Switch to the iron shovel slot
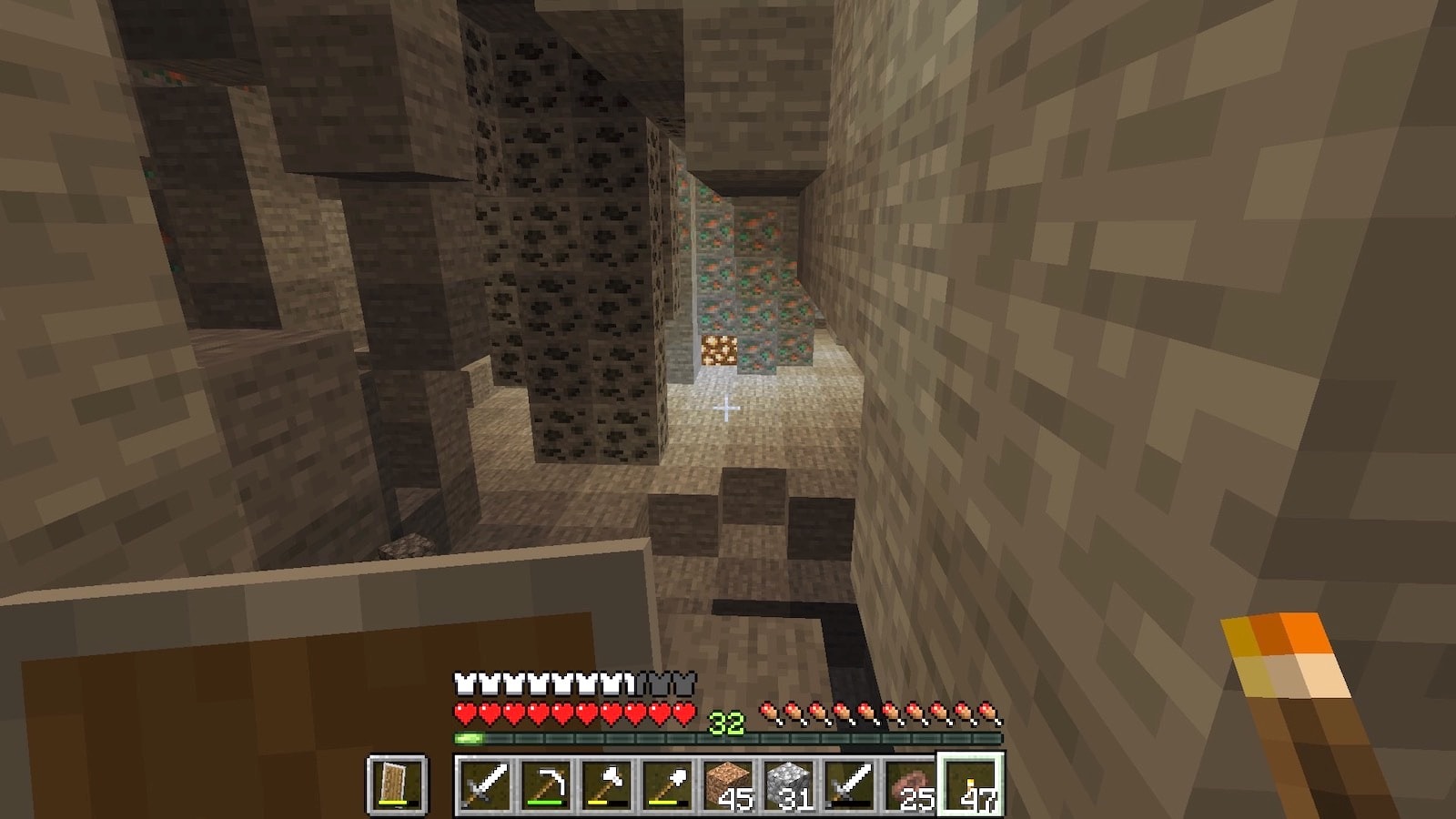This screenshot has width=1456, height=819. pos(668,784)
